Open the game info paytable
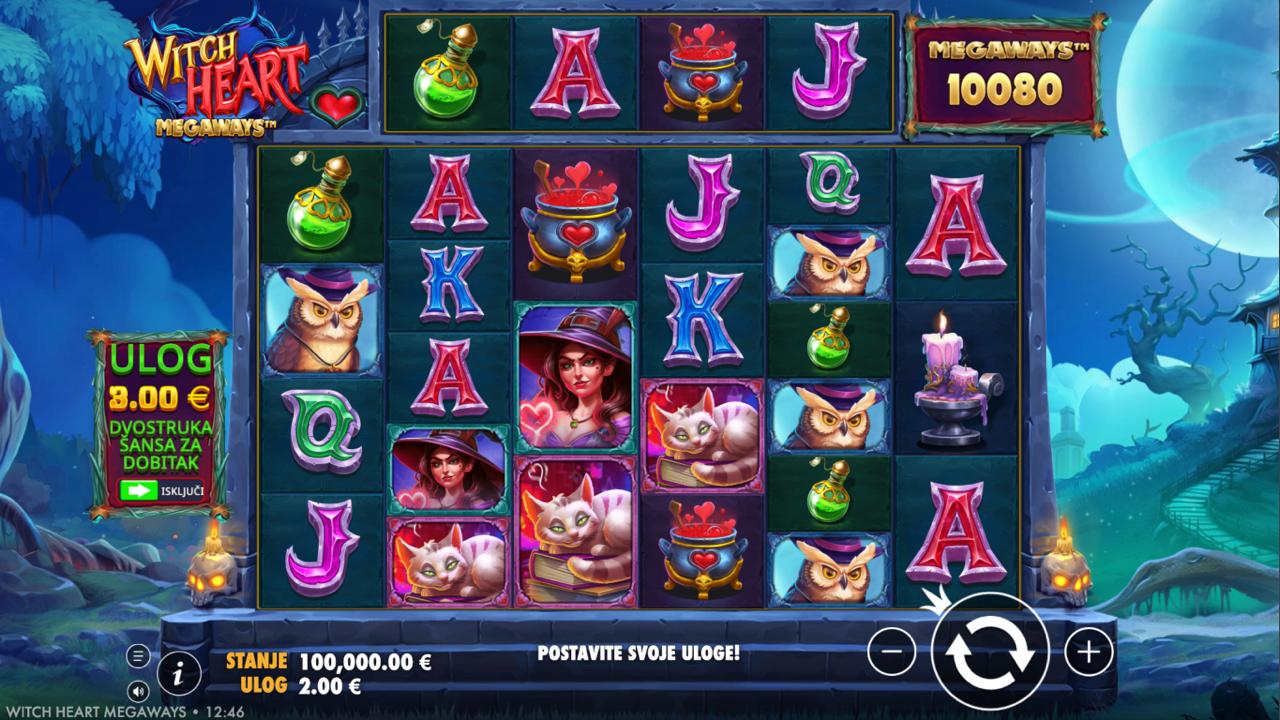 pyautogui.click(x=179, y=675)
